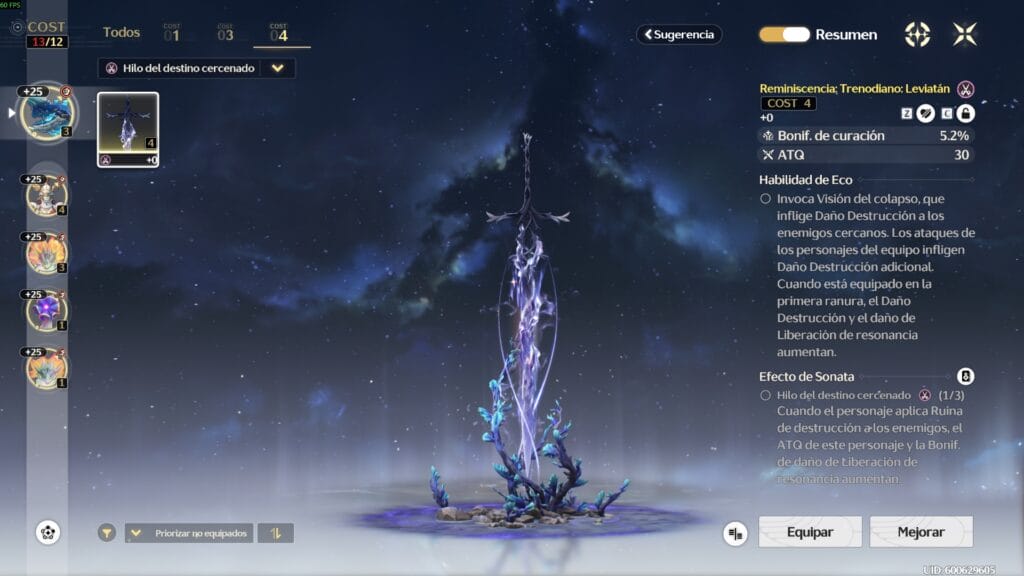Switch to the Todos tab

click(x=121, y=33)
